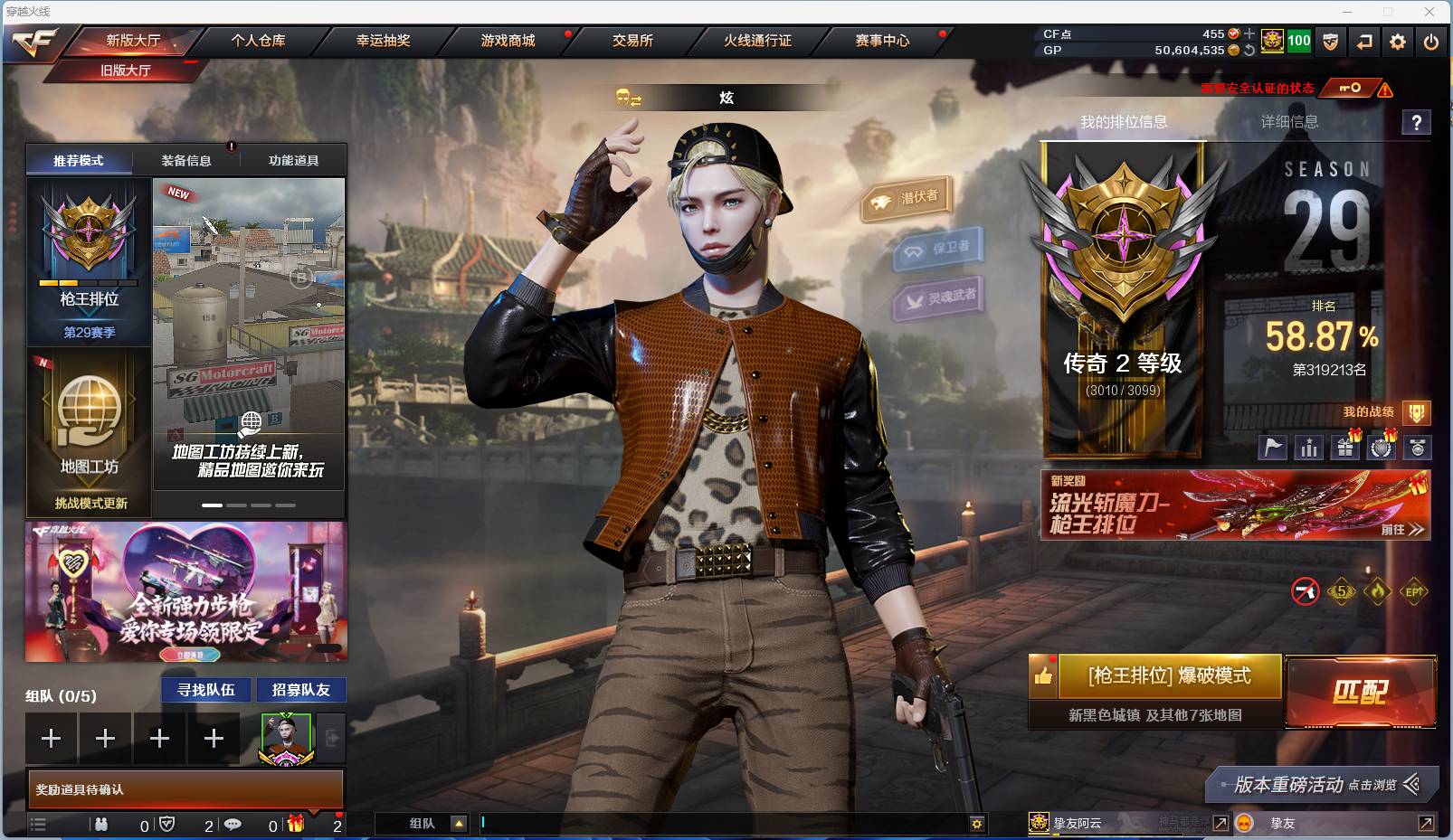
Task: Open my match record flag icon
Action: (1271, 447)
